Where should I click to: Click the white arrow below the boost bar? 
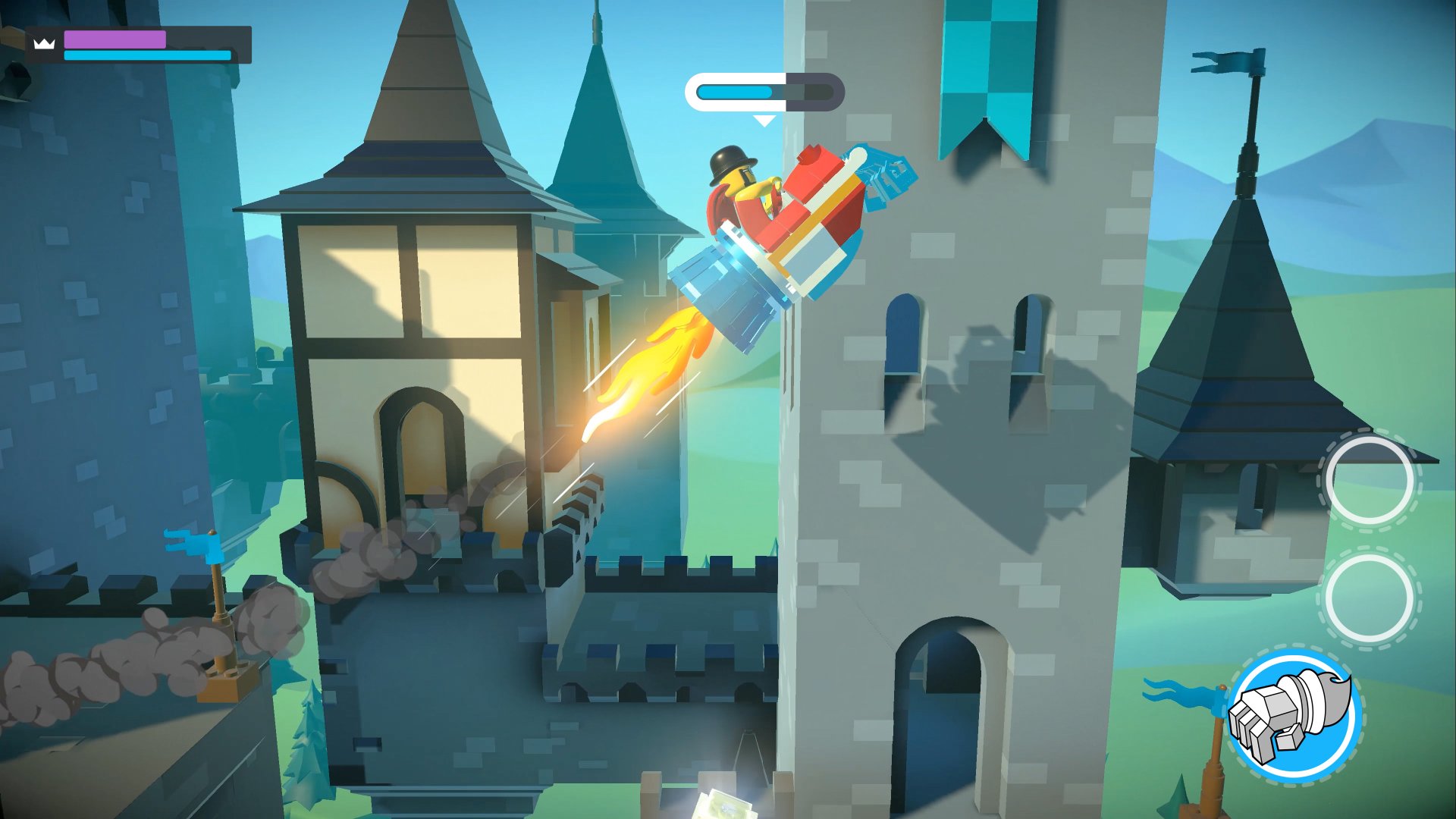point(764,119)
